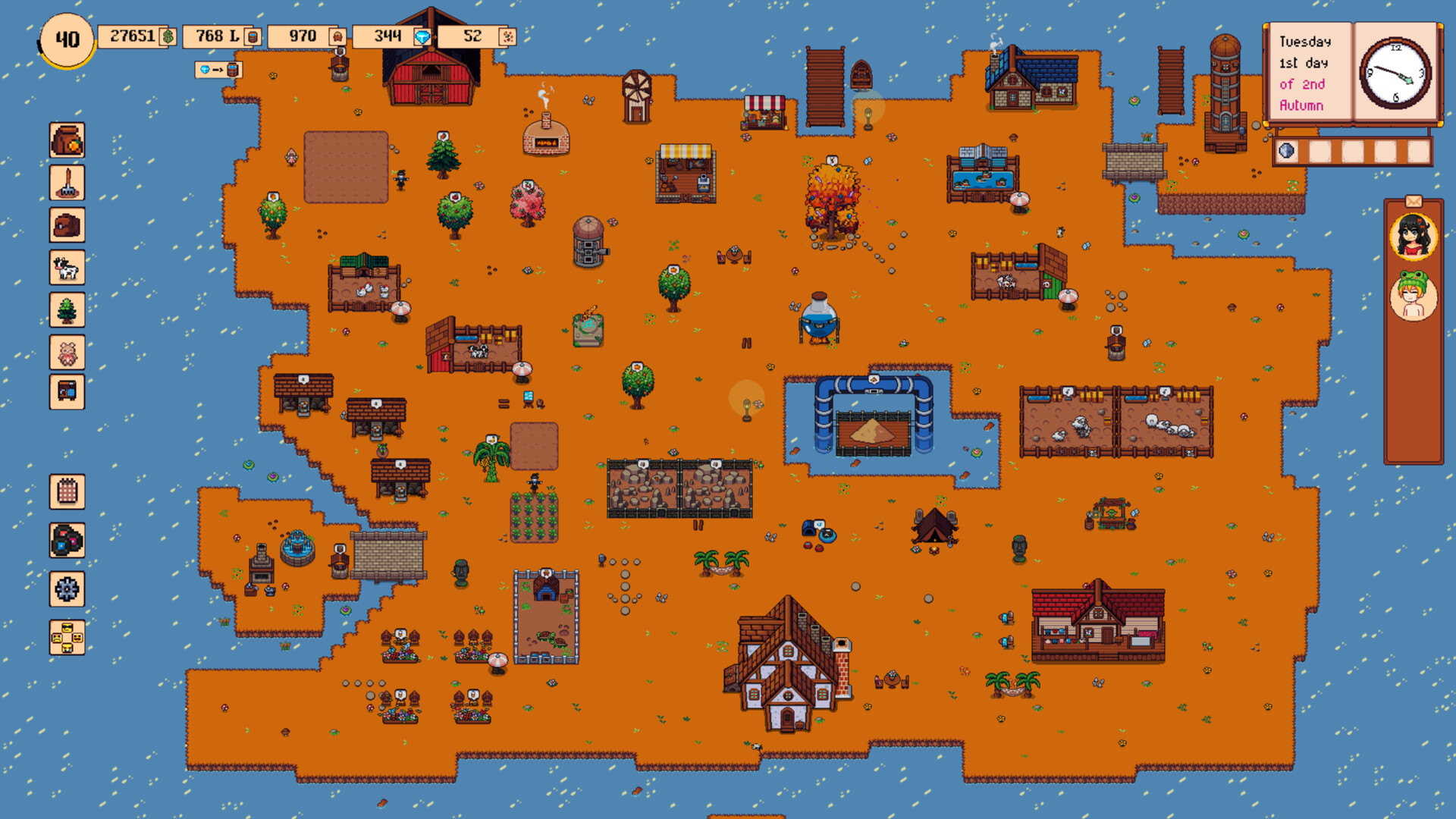Image resolution: width=1456 pixels, height=819 pixels.
Task: Open the pig animal menu icon
Action: (67, 353)
